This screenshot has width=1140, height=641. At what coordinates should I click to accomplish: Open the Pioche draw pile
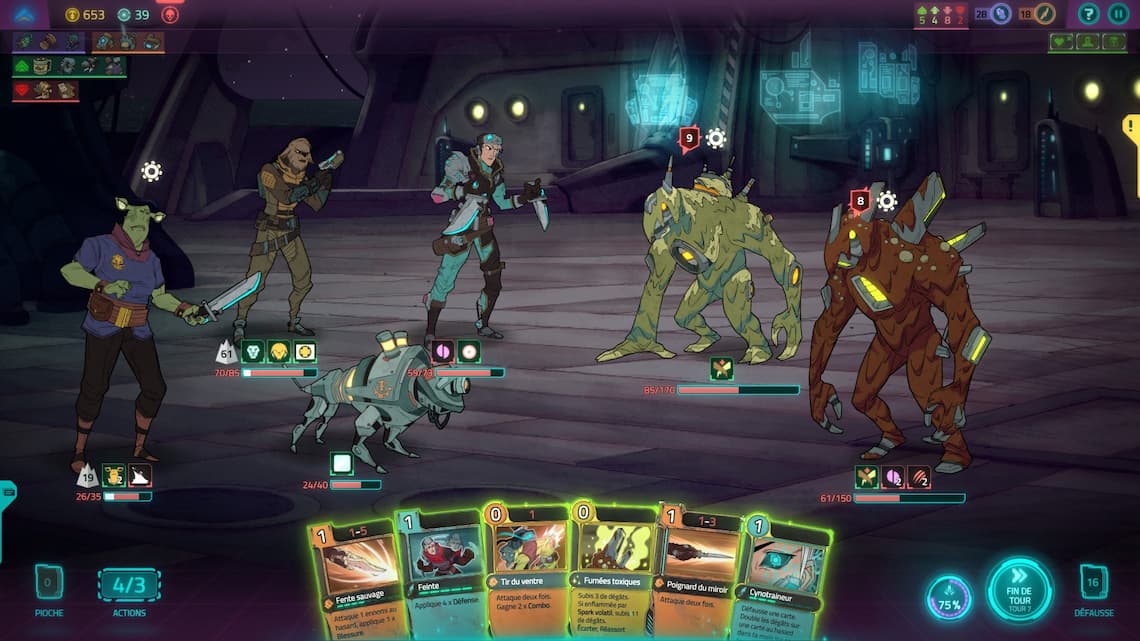[49, 582]
